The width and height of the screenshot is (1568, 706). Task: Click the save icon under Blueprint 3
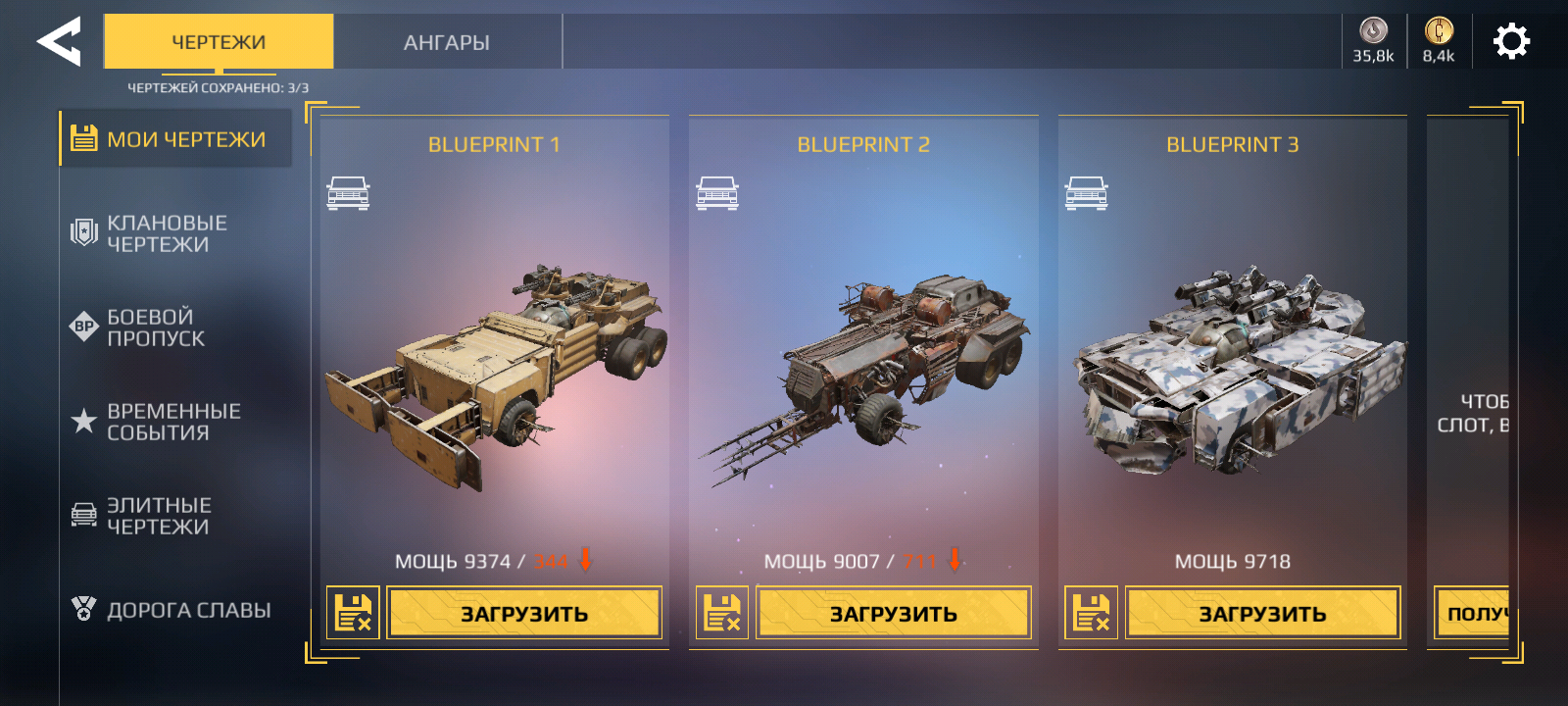pyautogui.click(x=1091, y=614)
